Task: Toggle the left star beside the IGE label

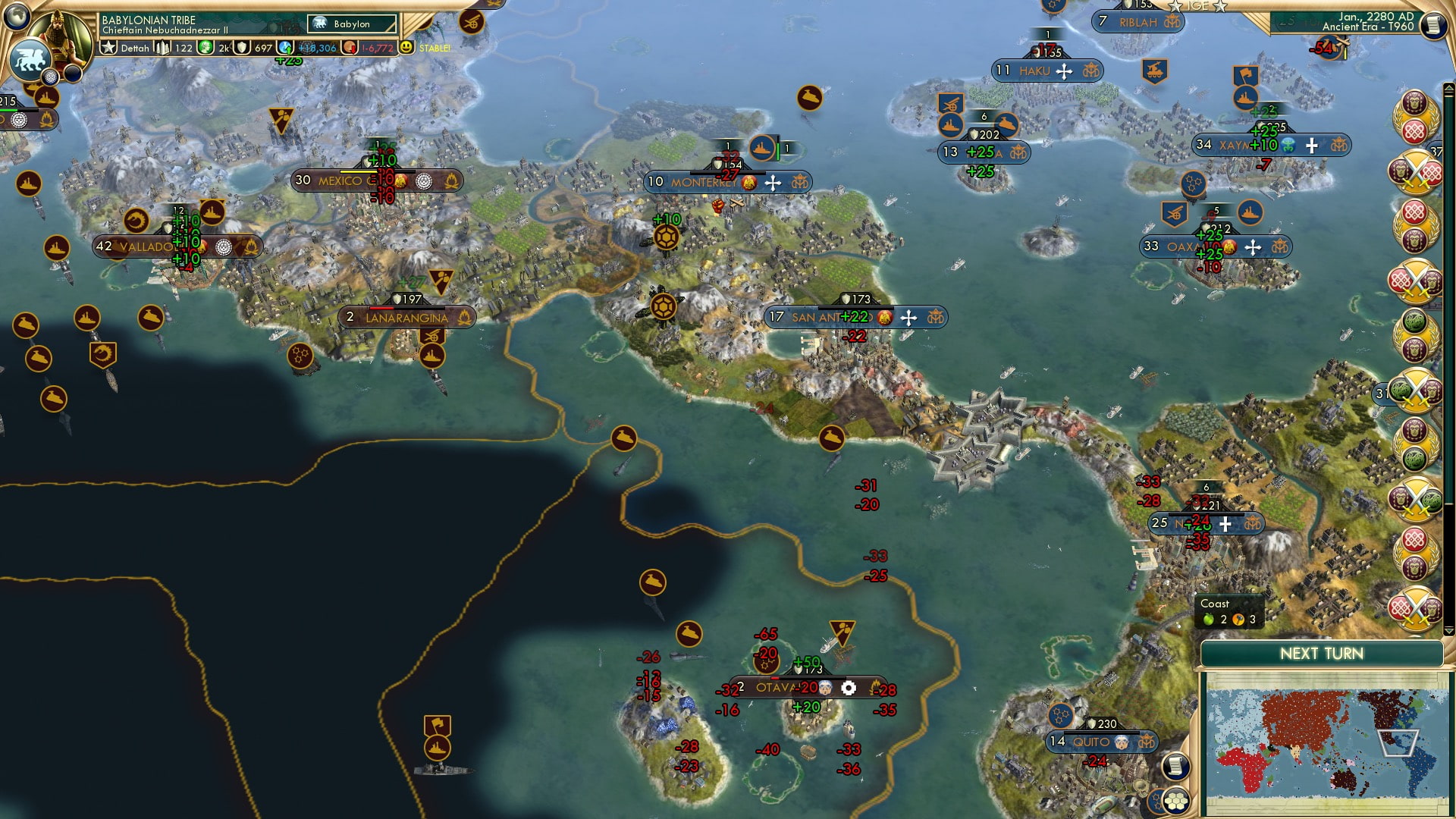Action: (x=1174, y=6)
